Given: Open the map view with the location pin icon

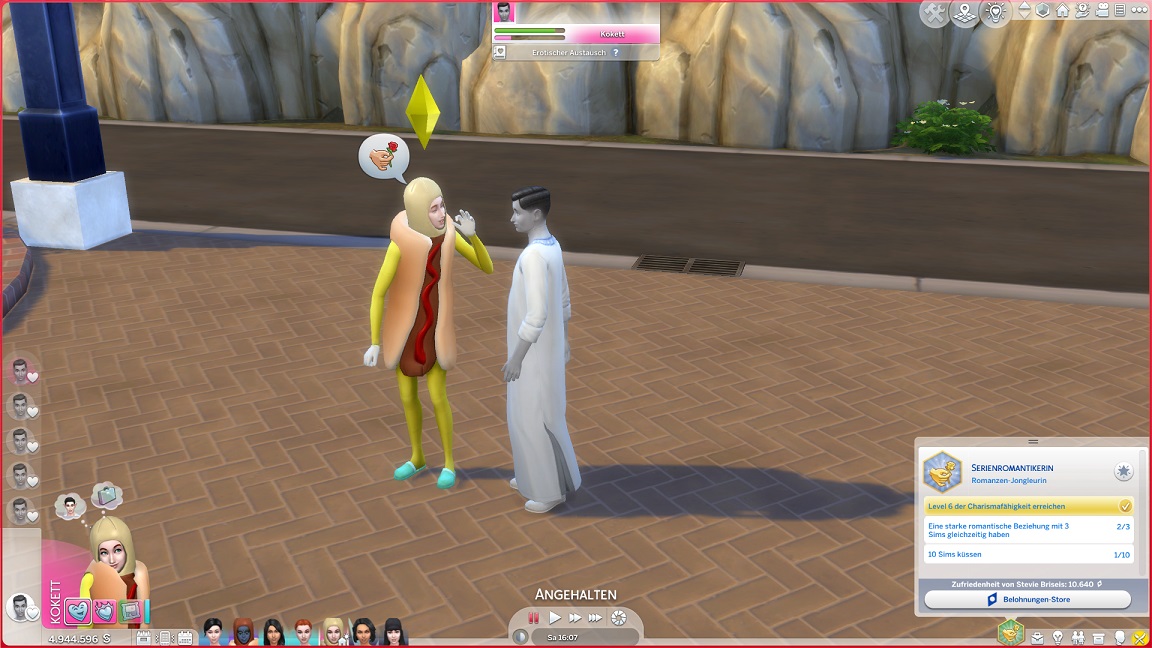Looking at the screenshot, I should pos(964,14).
